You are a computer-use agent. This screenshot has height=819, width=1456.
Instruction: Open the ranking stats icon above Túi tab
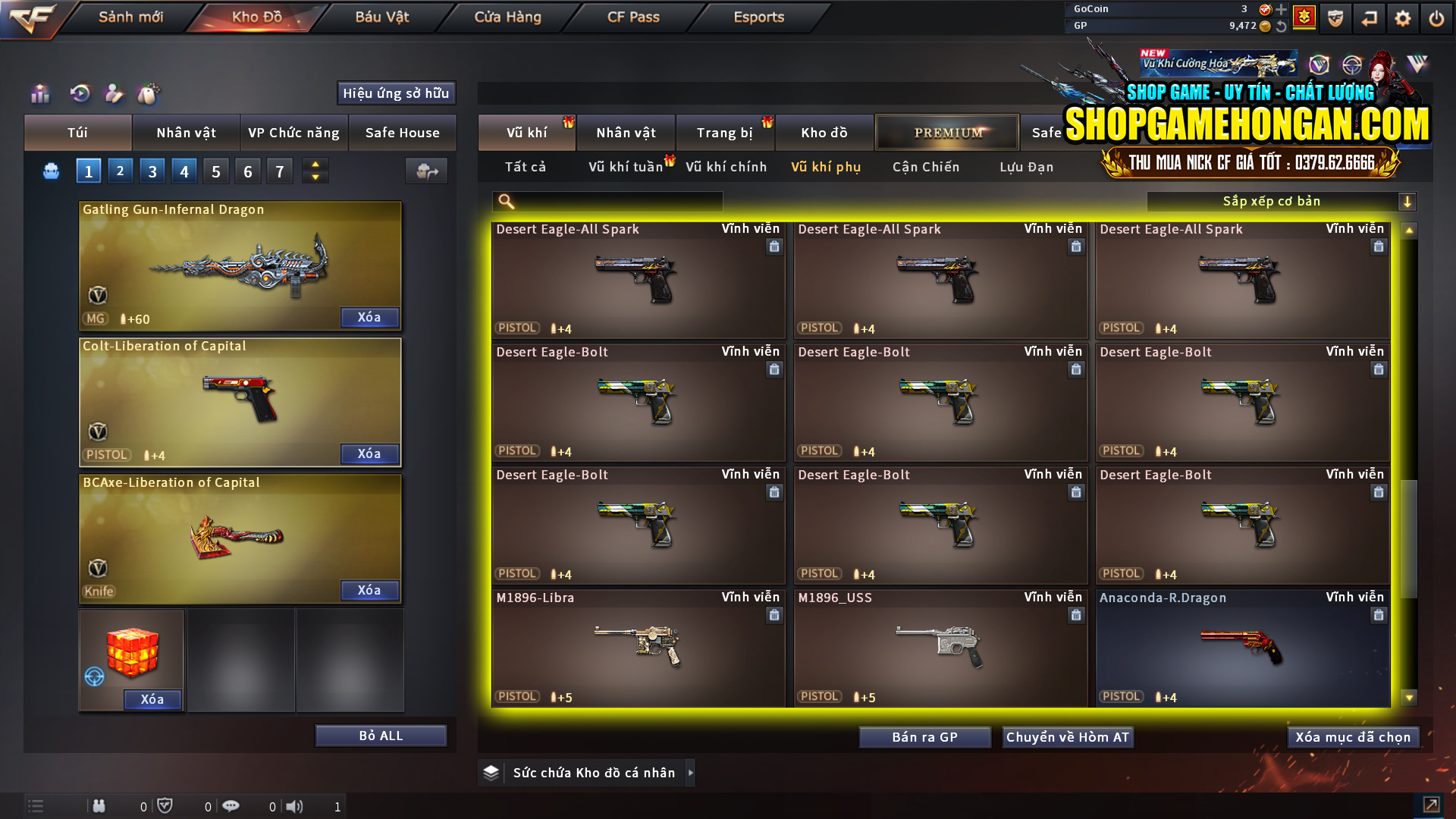pyautogui.click(x=39, y=94)
